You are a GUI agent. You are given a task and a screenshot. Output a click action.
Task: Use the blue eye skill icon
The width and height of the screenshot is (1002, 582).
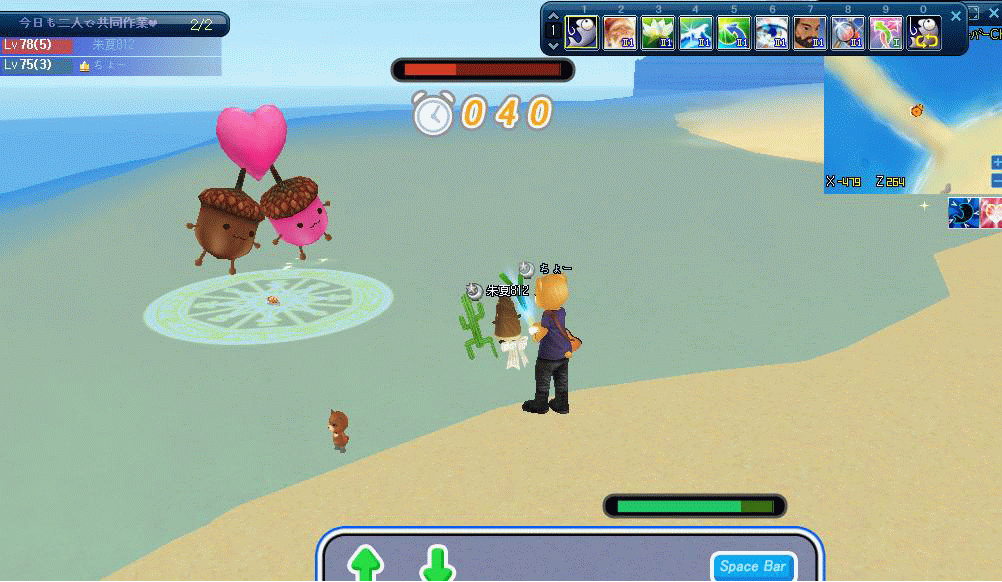click(772, 33)
